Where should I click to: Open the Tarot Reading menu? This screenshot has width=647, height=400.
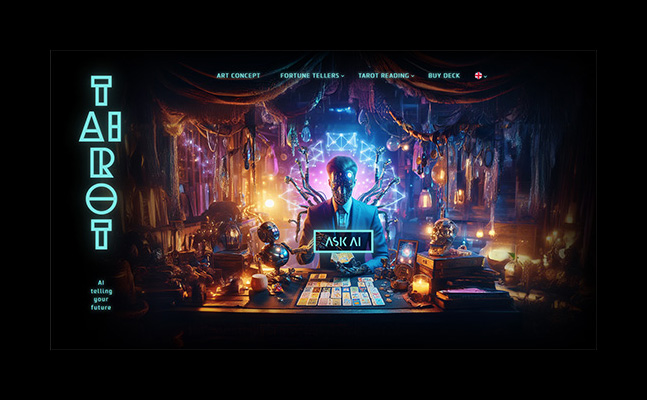(386, 75)
